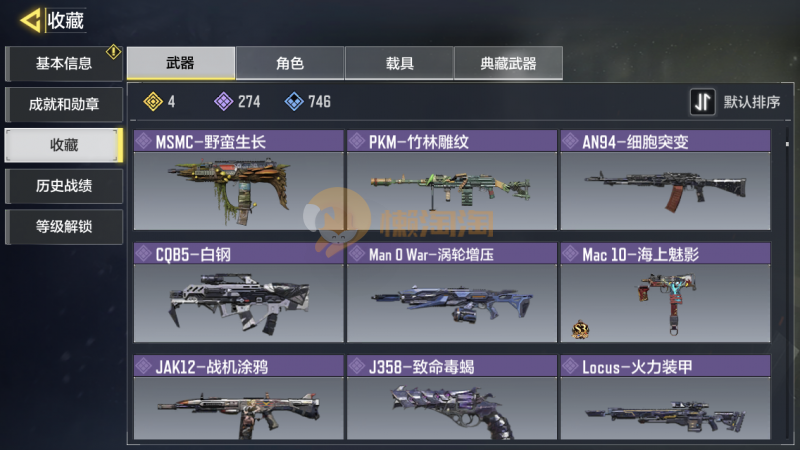Choose the AN94-细胞突变 weapon card
The width and height of the screenshot is (800, 450).
coord(665,184)
